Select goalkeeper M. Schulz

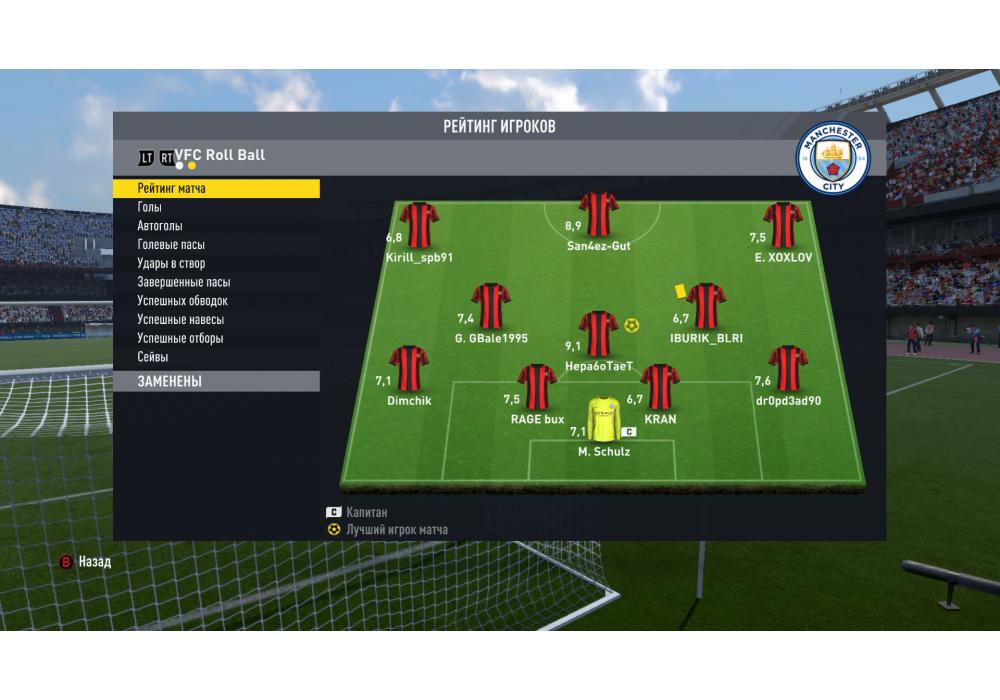coord(603,419)
